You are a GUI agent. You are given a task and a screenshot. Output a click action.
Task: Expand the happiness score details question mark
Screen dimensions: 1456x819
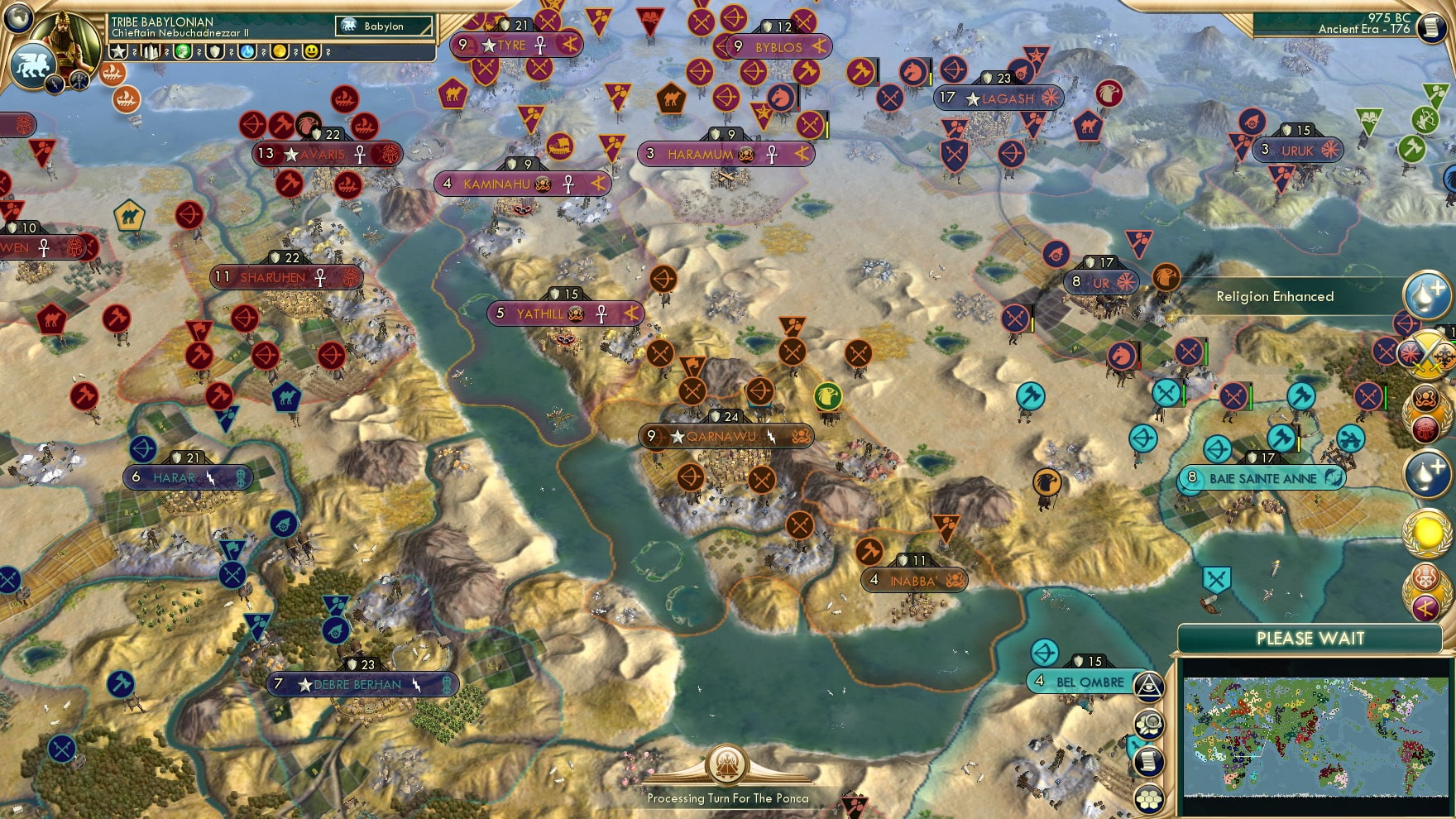[x=328, y=50]
